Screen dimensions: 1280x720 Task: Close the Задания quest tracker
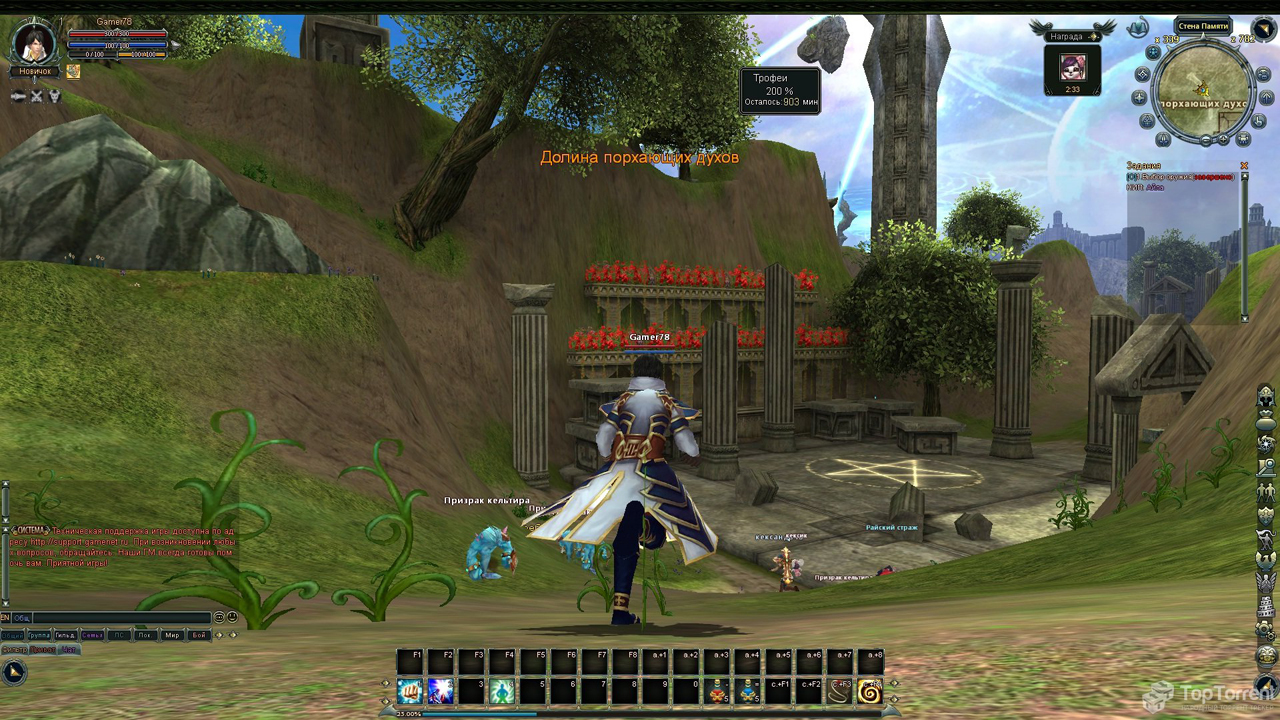coord(1245,166)
